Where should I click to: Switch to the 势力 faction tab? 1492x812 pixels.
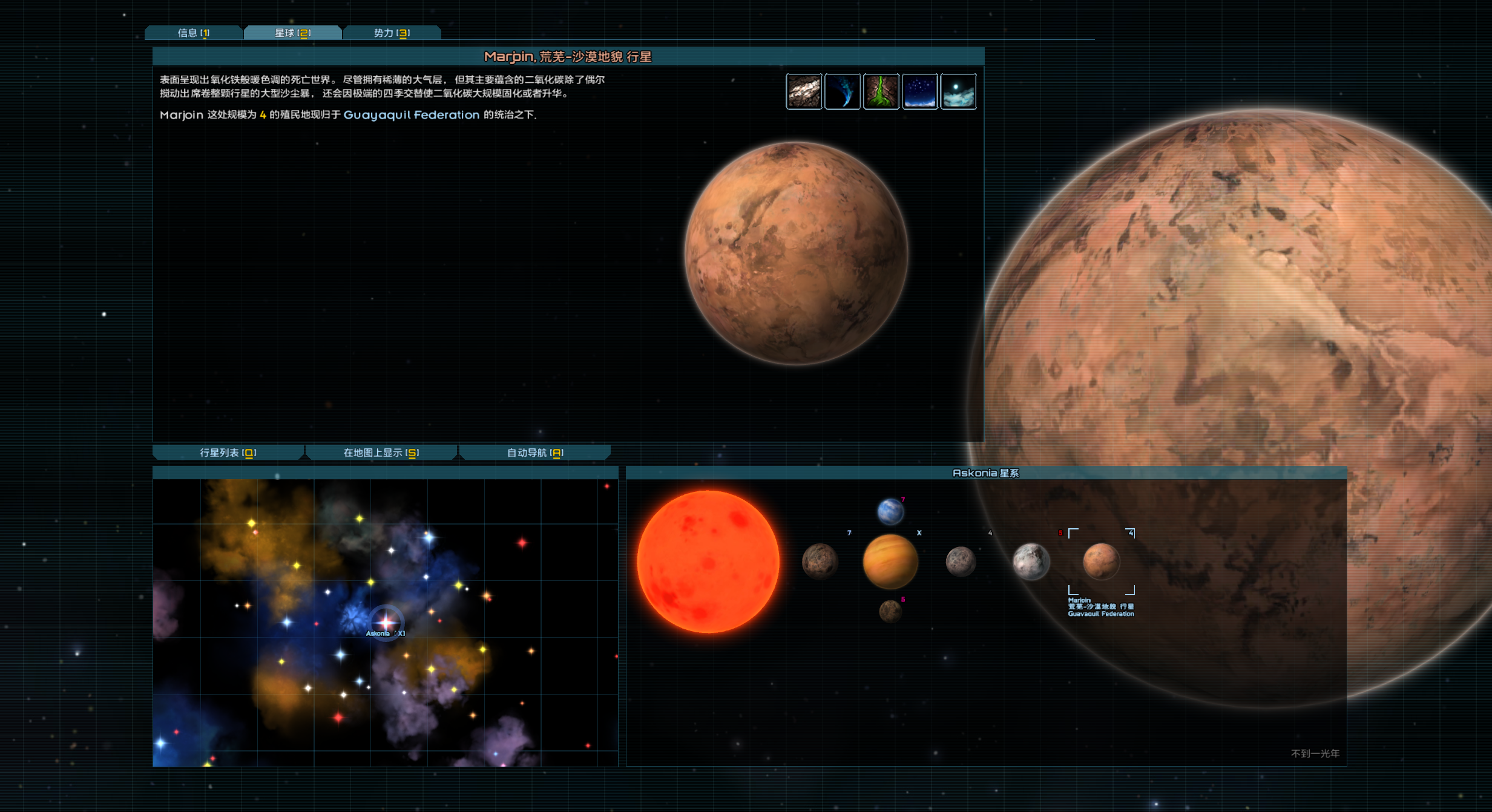tap(392, 33)
